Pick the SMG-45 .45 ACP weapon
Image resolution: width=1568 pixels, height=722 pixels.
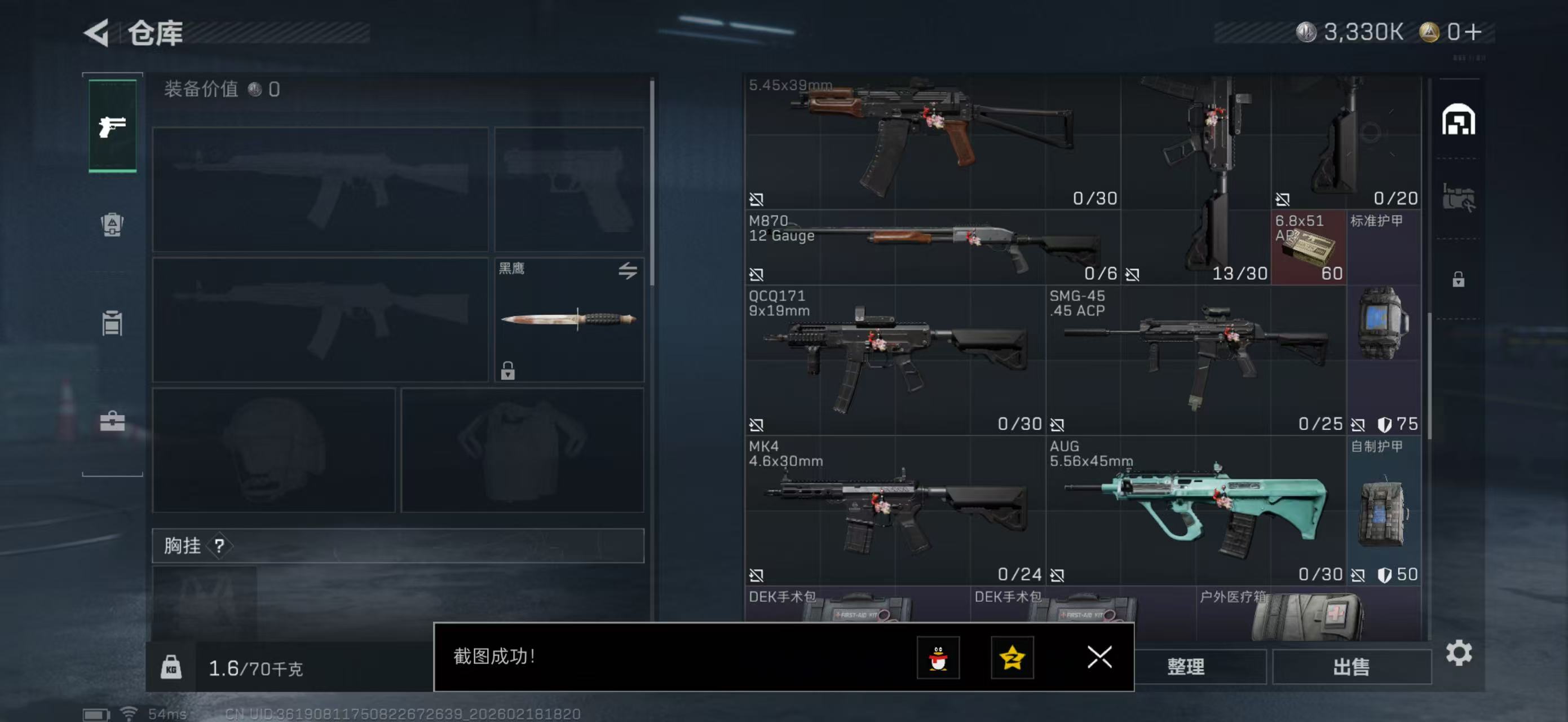1195,360
